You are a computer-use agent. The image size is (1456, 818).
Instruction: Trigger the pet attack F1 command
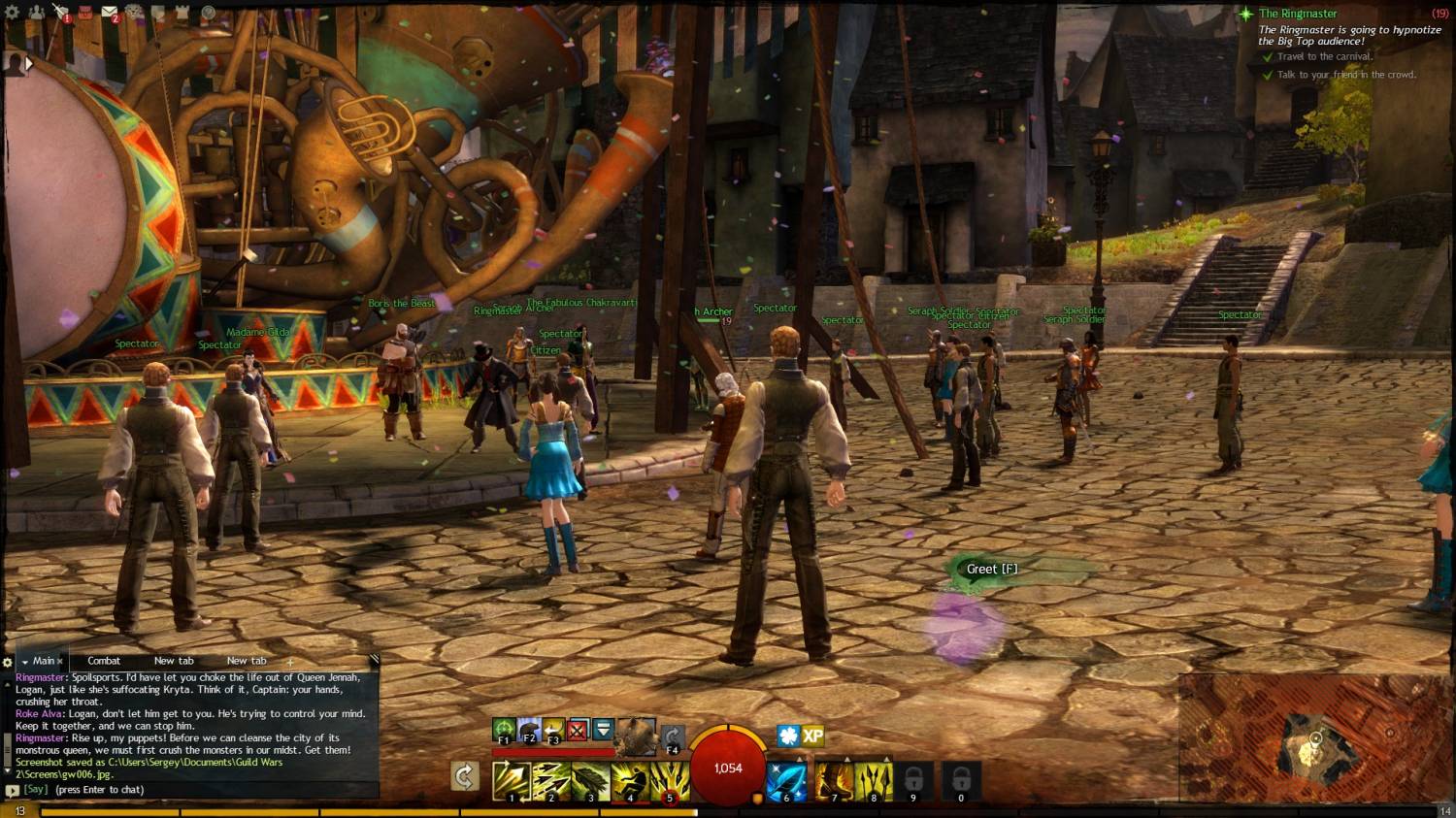pyautogui.click(x=504, y=730)
